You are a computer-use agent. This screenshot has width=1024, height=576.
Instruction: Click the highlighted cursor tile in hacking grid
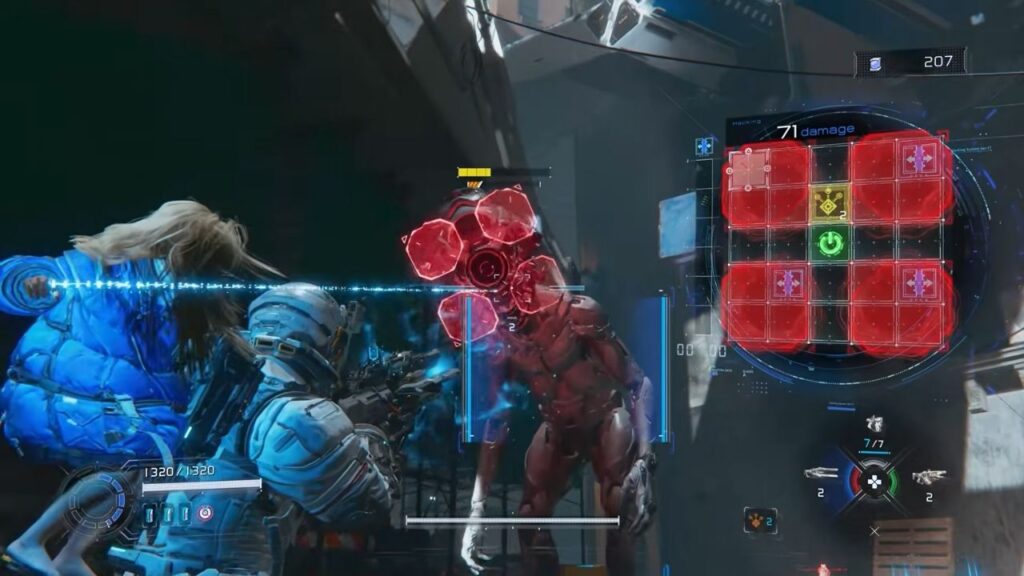pyautogui.click(x=749, y=168)
